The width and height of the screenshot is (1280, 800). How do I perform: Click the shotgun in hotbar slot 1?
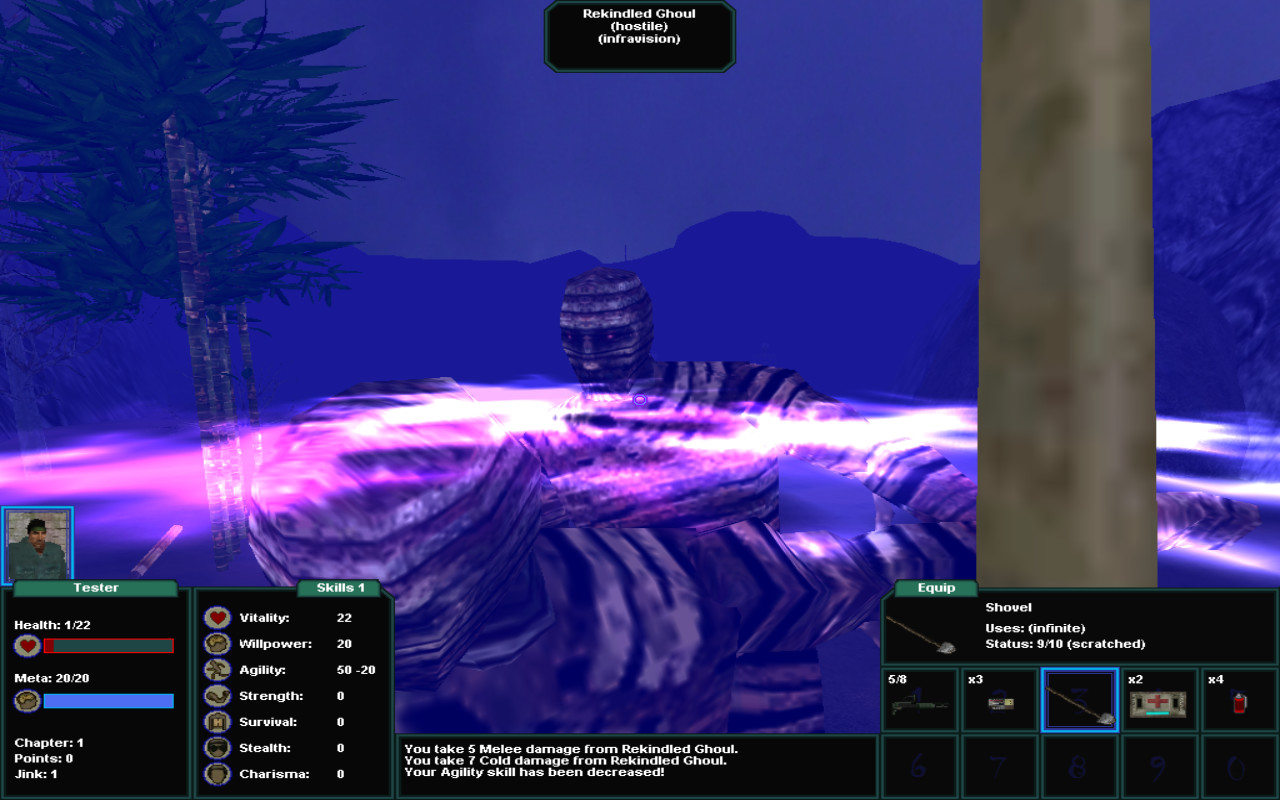(920, 703)
